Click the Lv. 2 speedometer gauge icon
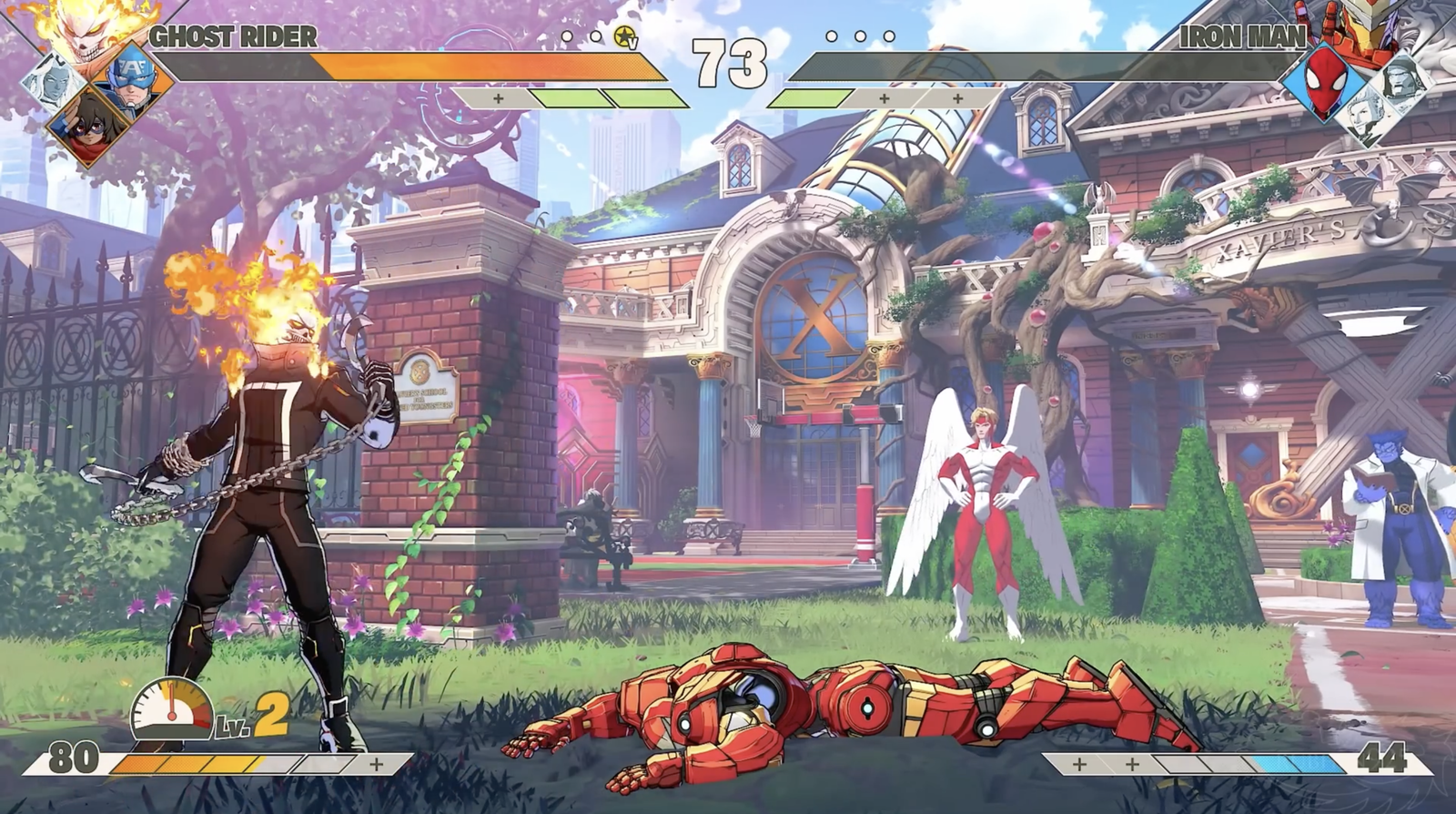 [x=171, y=707]
